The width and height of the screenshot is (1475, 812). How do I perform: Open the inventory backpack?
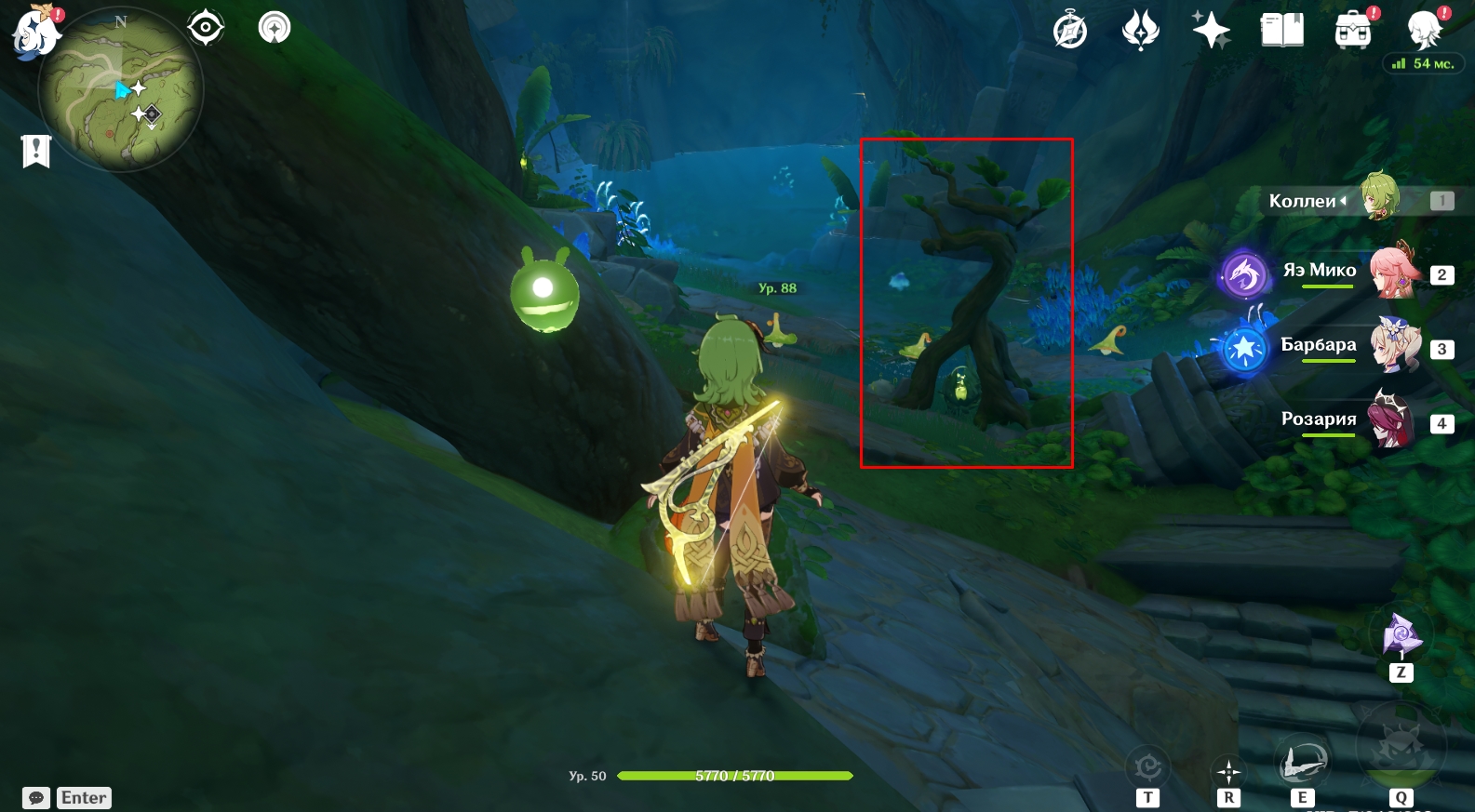(1353, 31)
